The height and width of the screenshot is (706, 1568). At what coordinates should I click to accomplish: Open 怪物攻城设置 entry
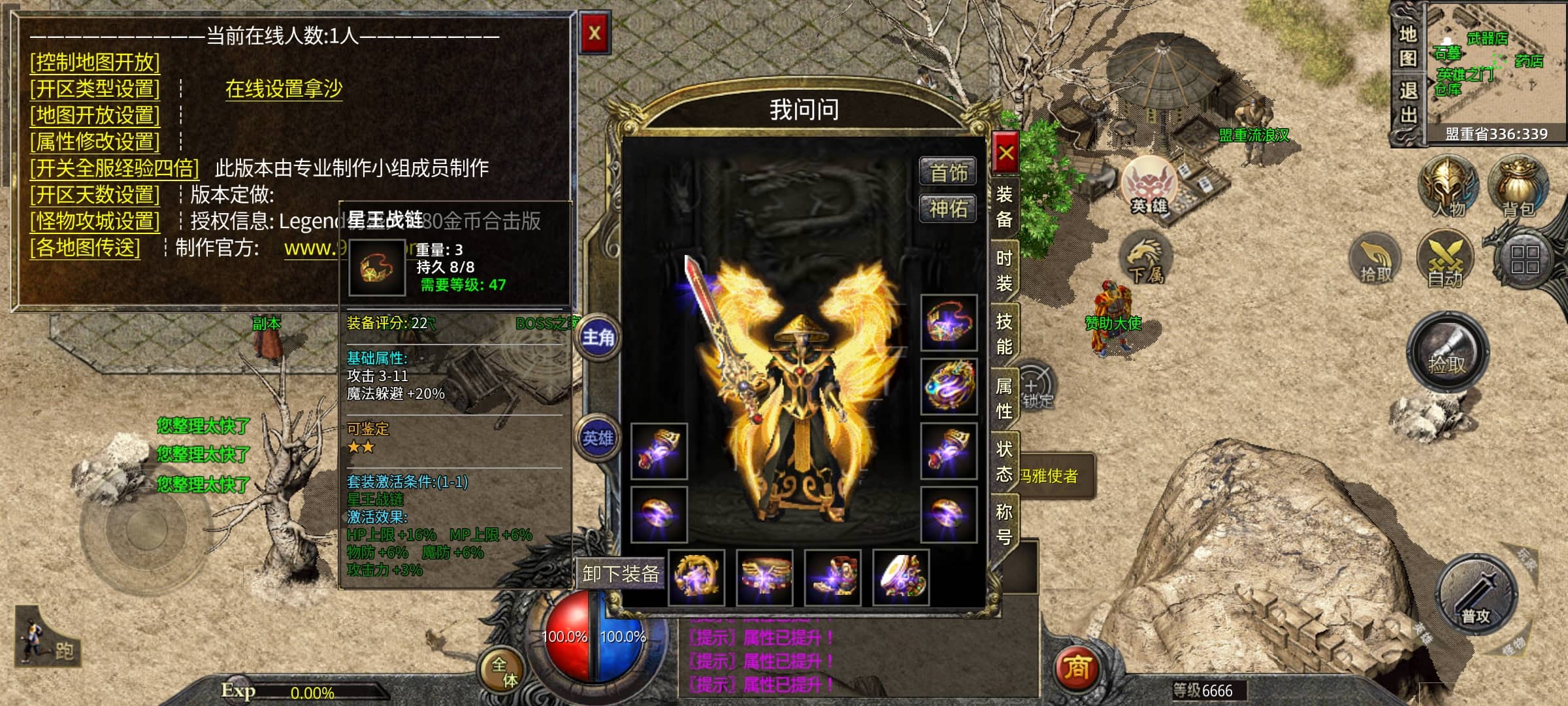[x=95, y=221]
